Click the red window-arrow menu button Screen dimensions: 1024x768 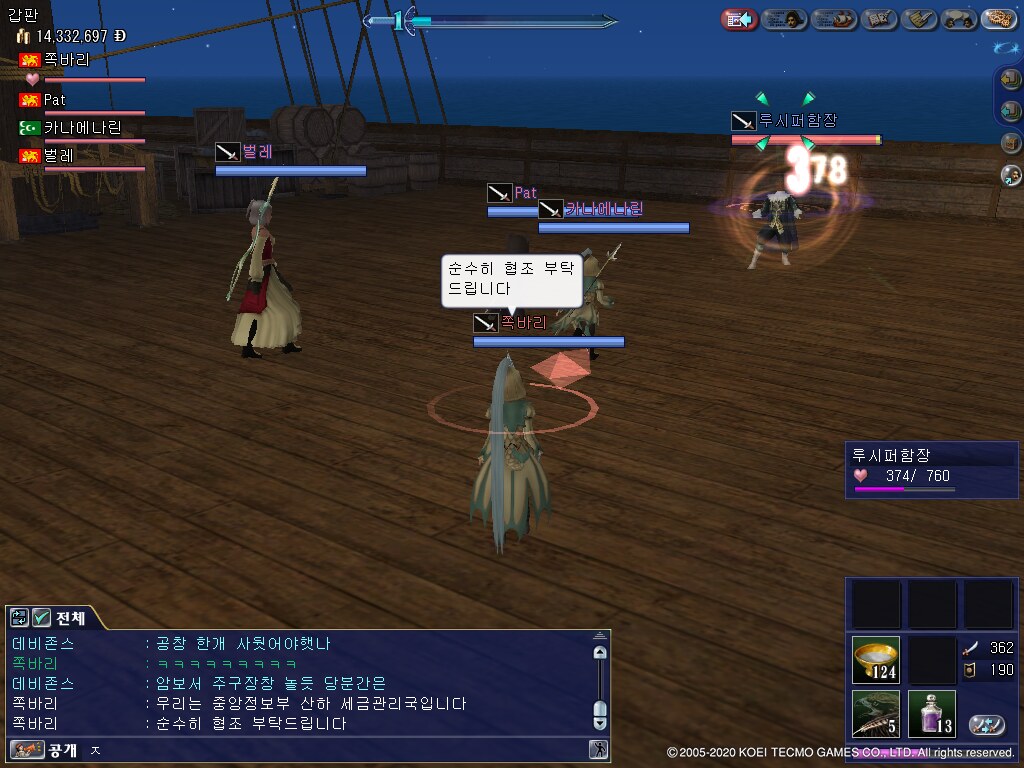(x=740, y=19)
